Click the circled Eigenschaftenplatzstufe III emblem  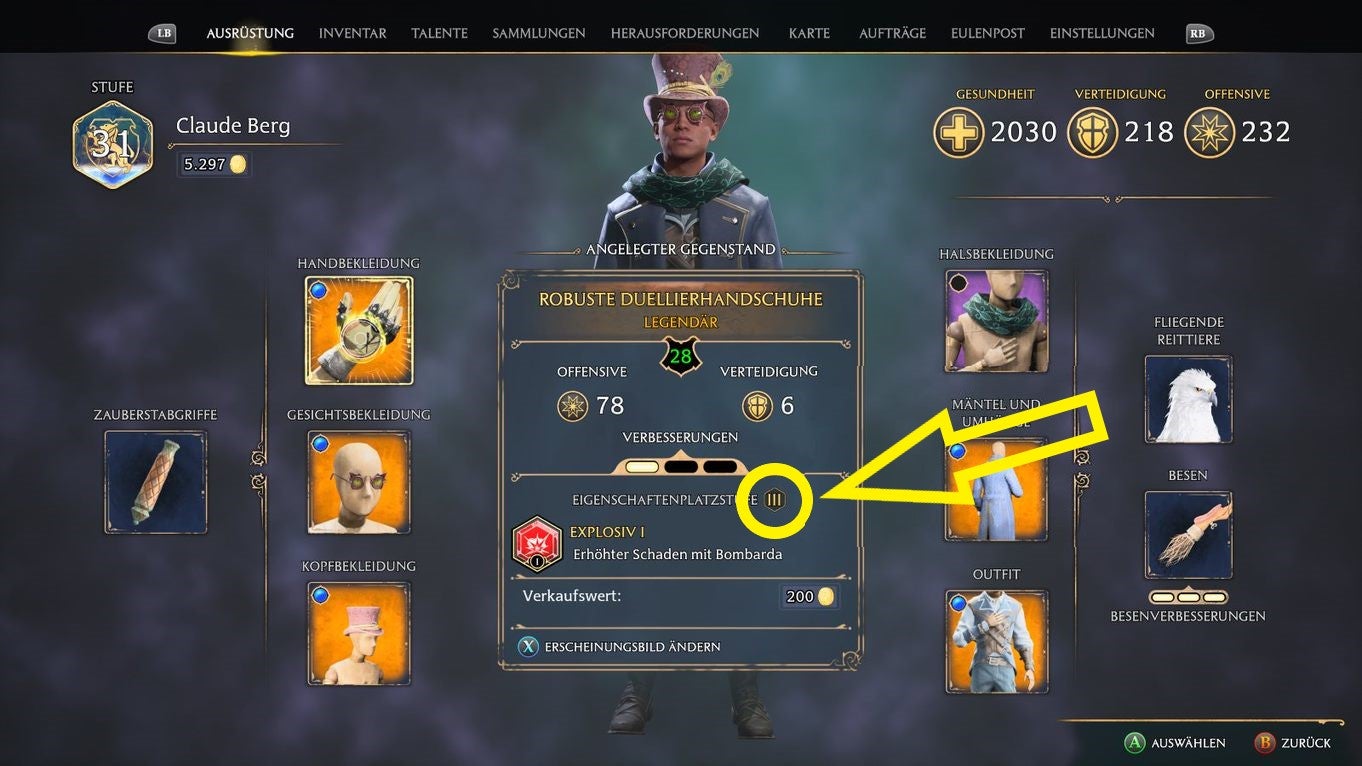click(x=773, y=499)
